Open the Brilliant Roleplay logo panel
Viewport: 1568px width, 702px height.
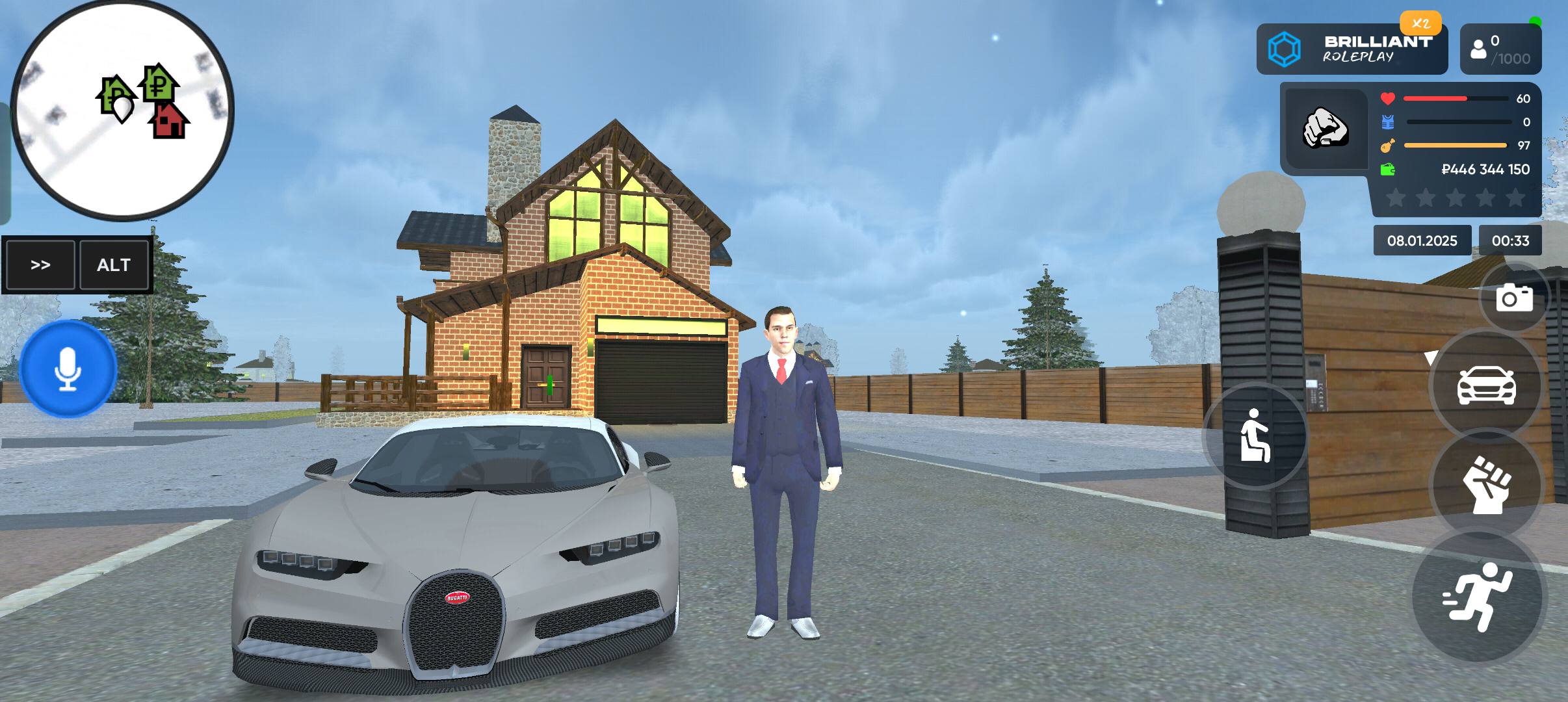point(1352,49)
